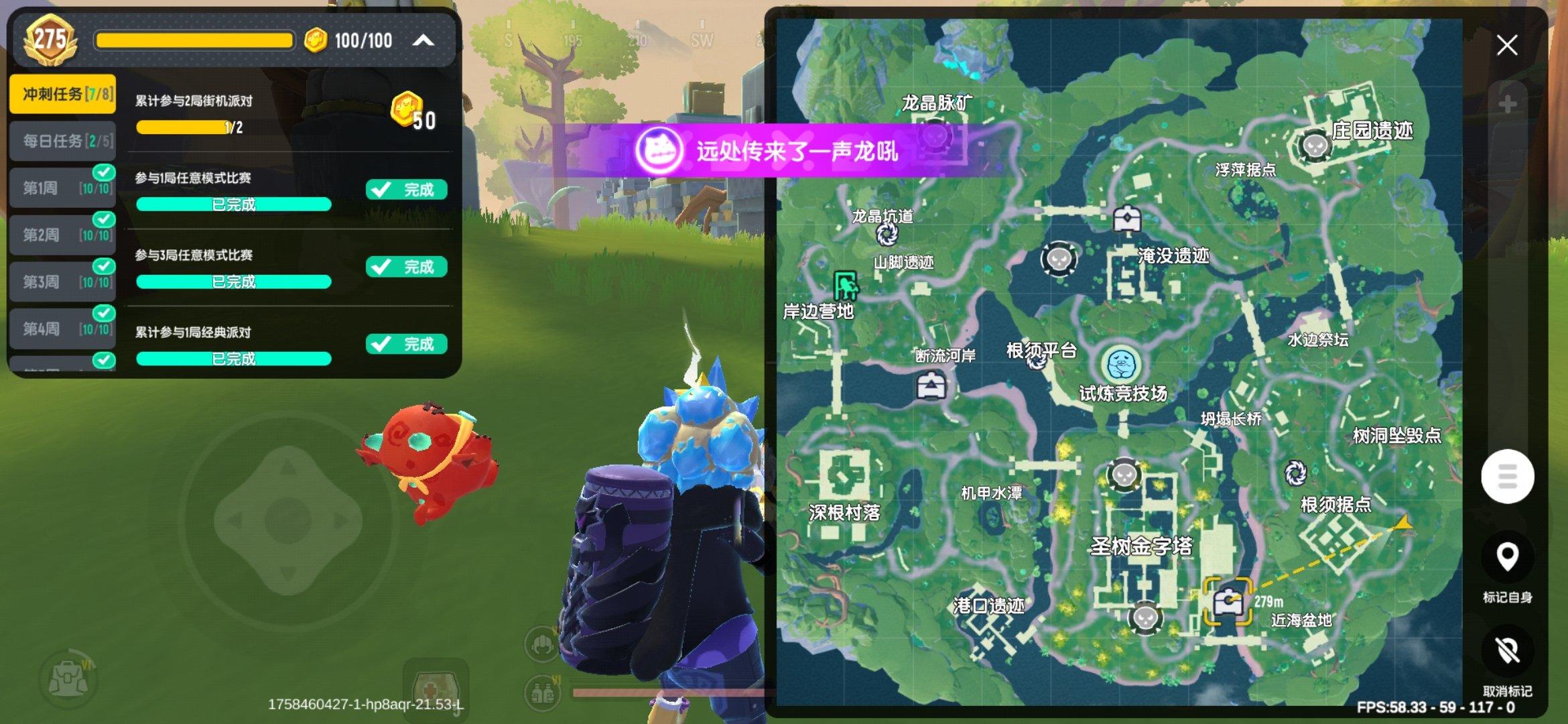Claim 完成 for 累计参与1局经典派对

point(405,344)
